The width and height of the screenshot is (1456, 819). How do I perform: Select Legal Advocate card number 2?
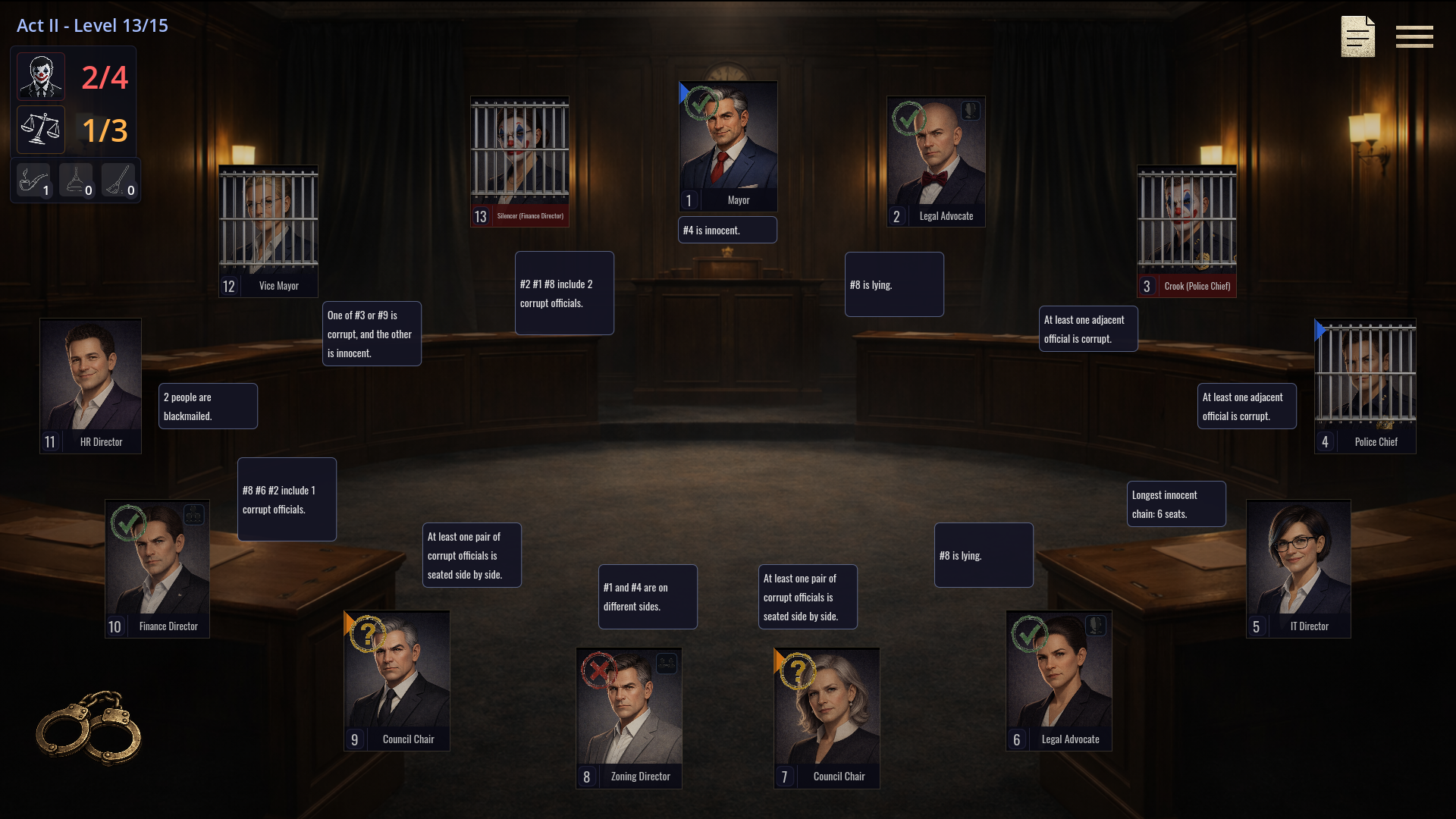click(x=936, y=161)
